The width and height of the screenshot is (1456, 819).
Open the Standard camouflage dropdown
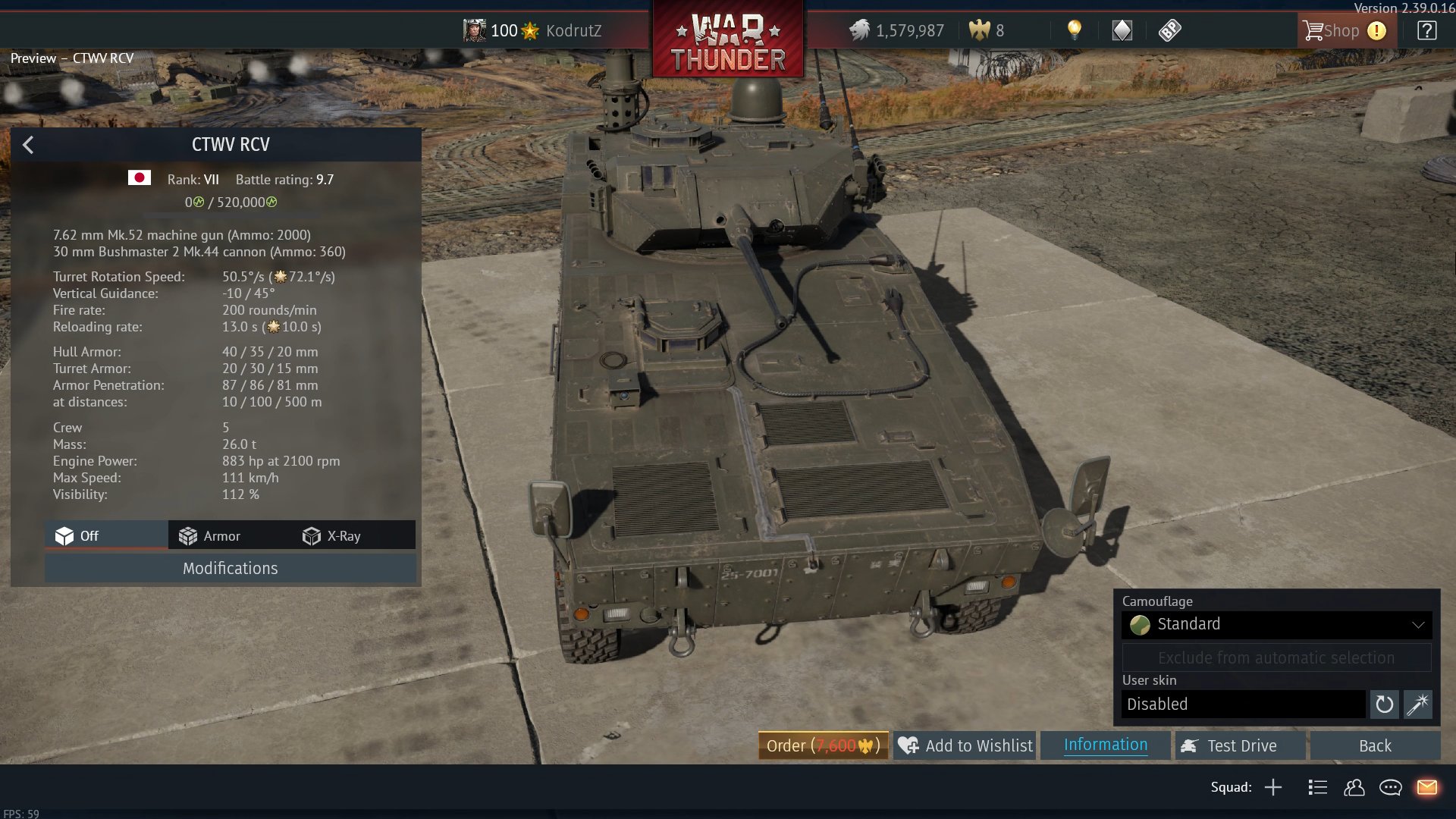tap(1276, 624)
